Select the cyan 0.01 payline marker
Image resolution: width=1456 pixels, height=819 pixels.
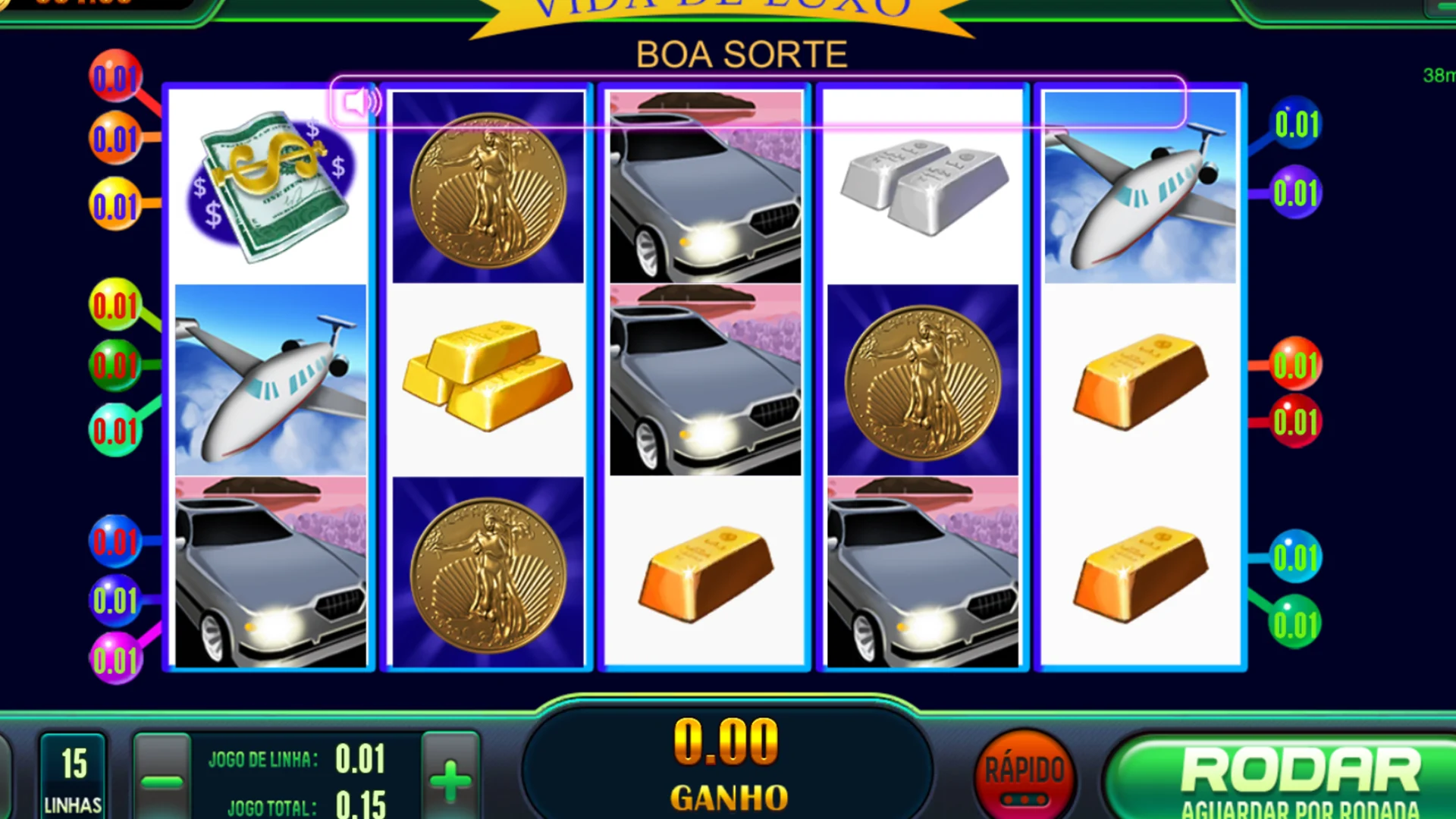coord(1296,558)
